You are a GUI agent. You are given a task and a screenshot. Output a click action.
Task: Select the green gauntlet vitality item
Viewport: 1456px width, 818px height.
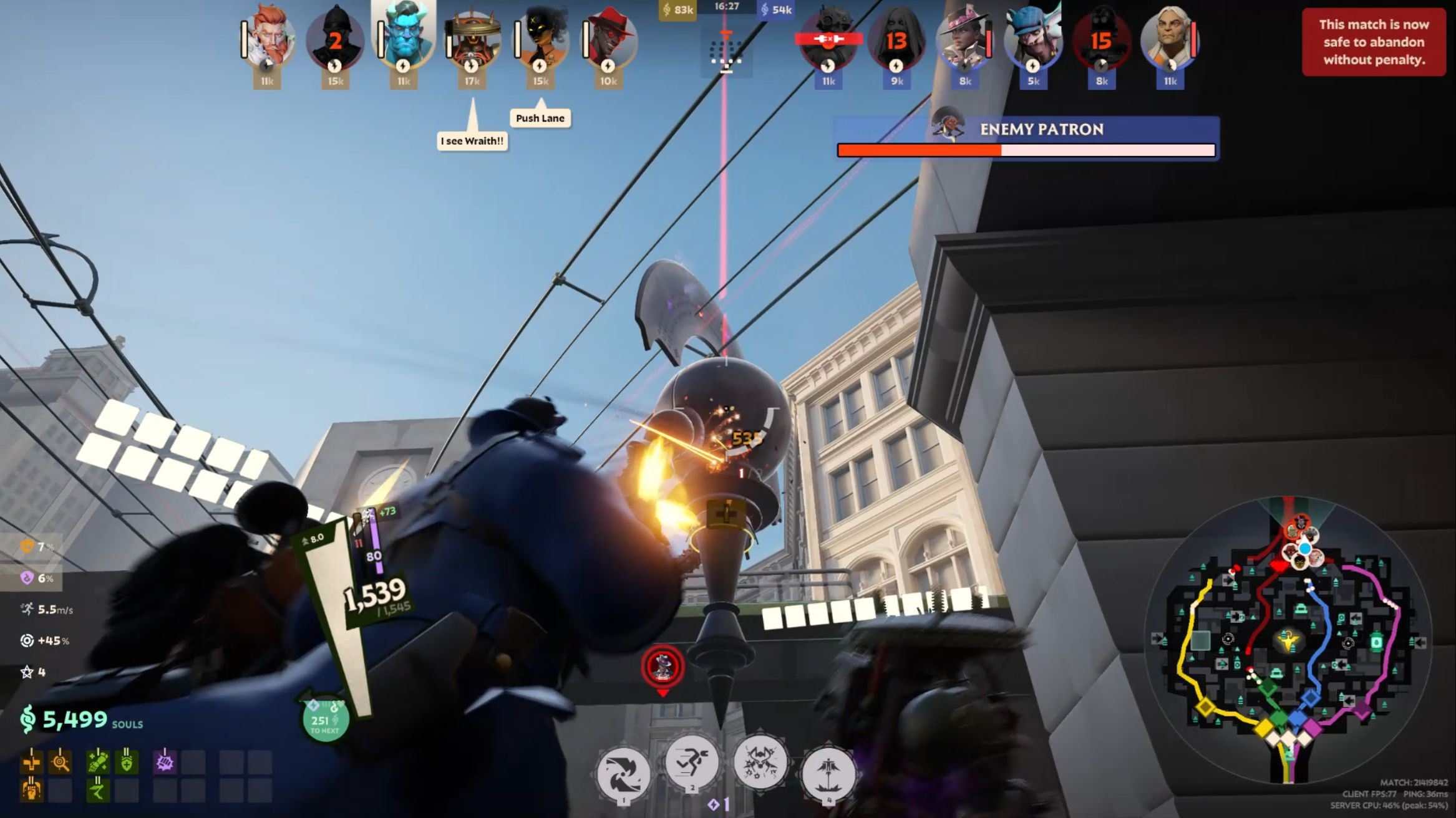pos(98,763)
